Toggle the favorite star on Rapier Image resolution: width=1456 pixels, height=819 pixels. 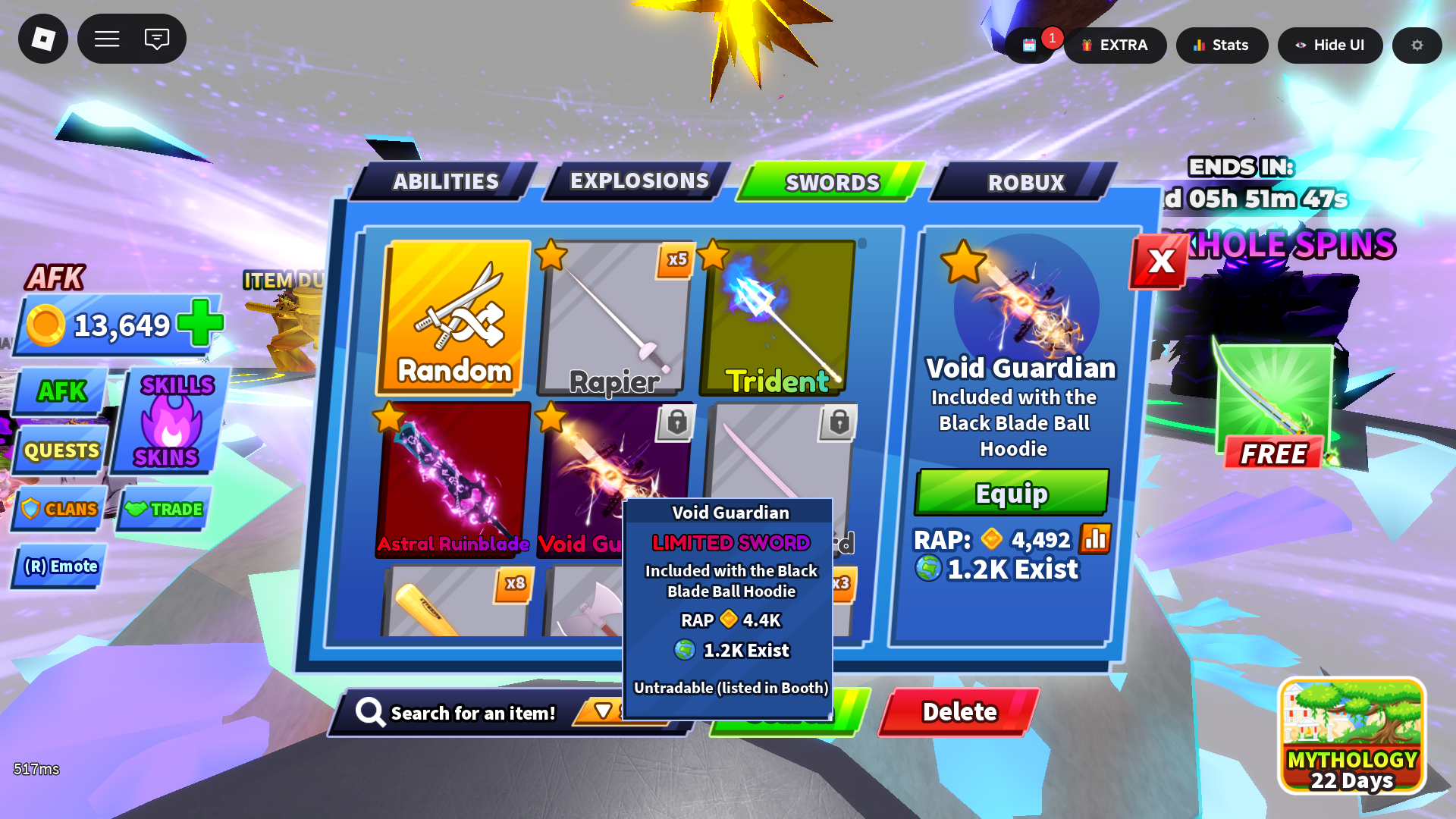(x=550, y=259)
